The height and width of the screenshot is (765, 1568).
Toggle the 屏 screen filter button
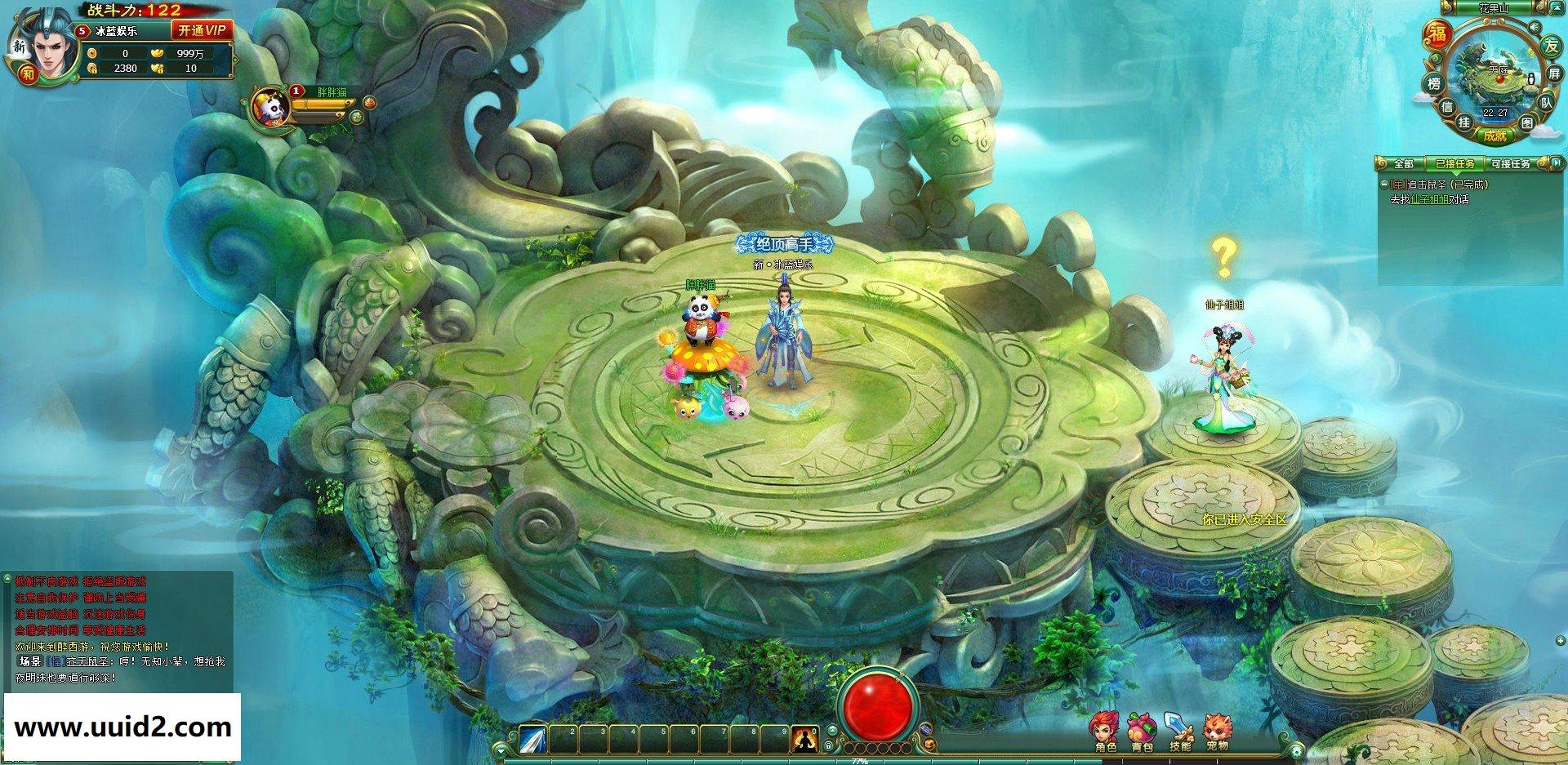1555,74
